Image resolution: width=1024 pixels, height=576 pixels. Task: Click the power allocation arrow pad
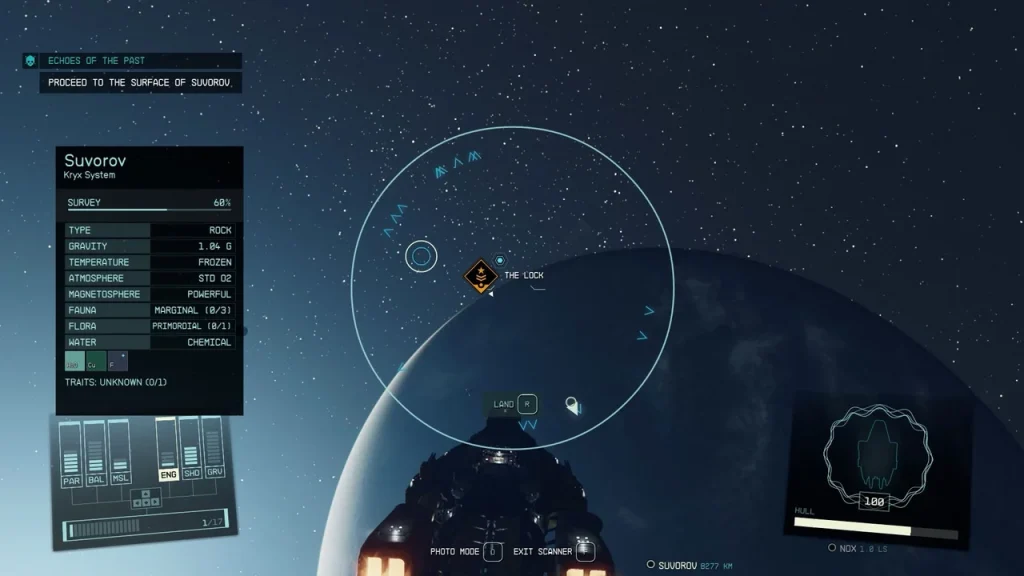(146, 496)
